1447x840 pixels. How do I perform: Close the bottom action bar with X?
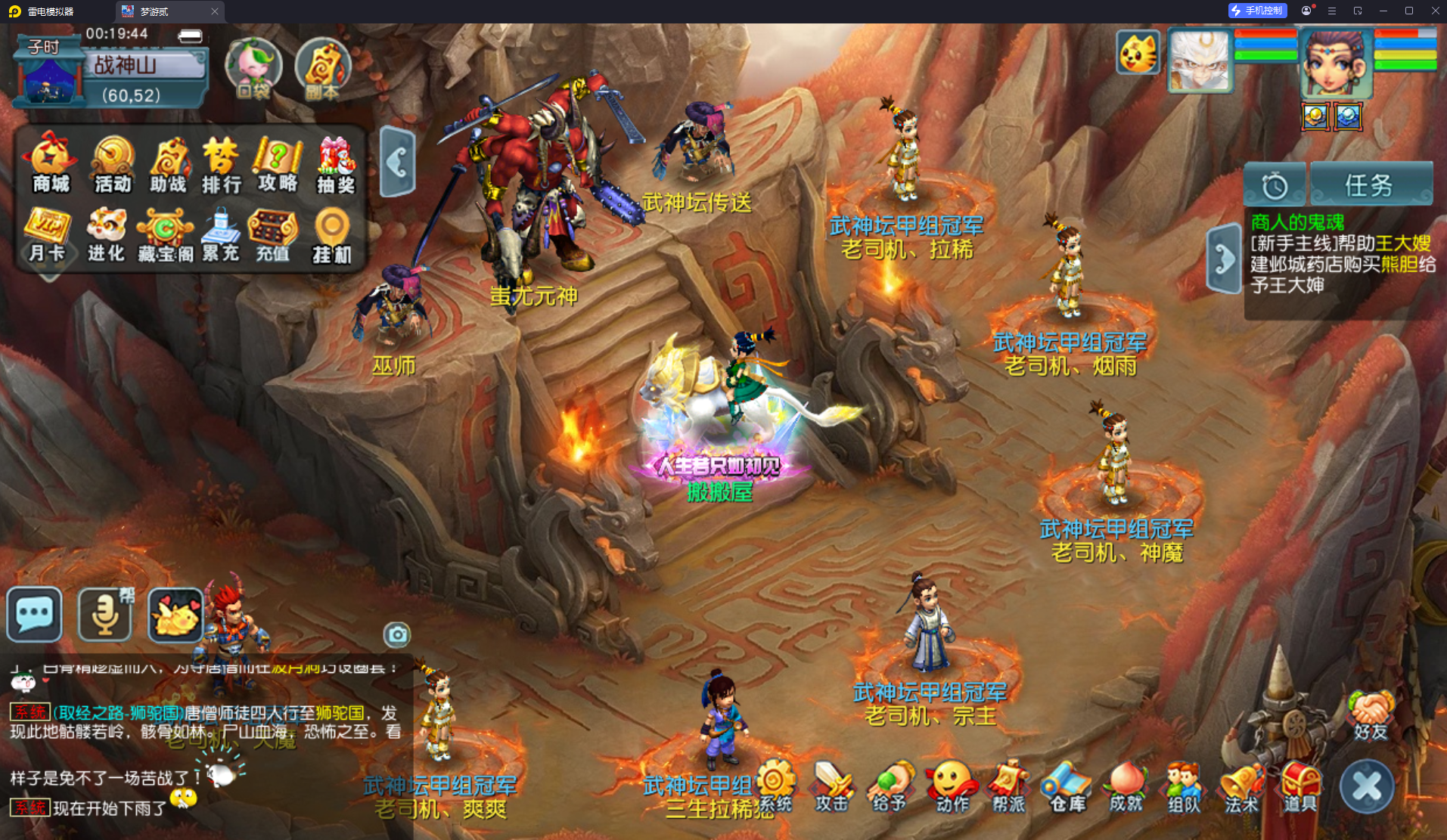point(1367,787)
